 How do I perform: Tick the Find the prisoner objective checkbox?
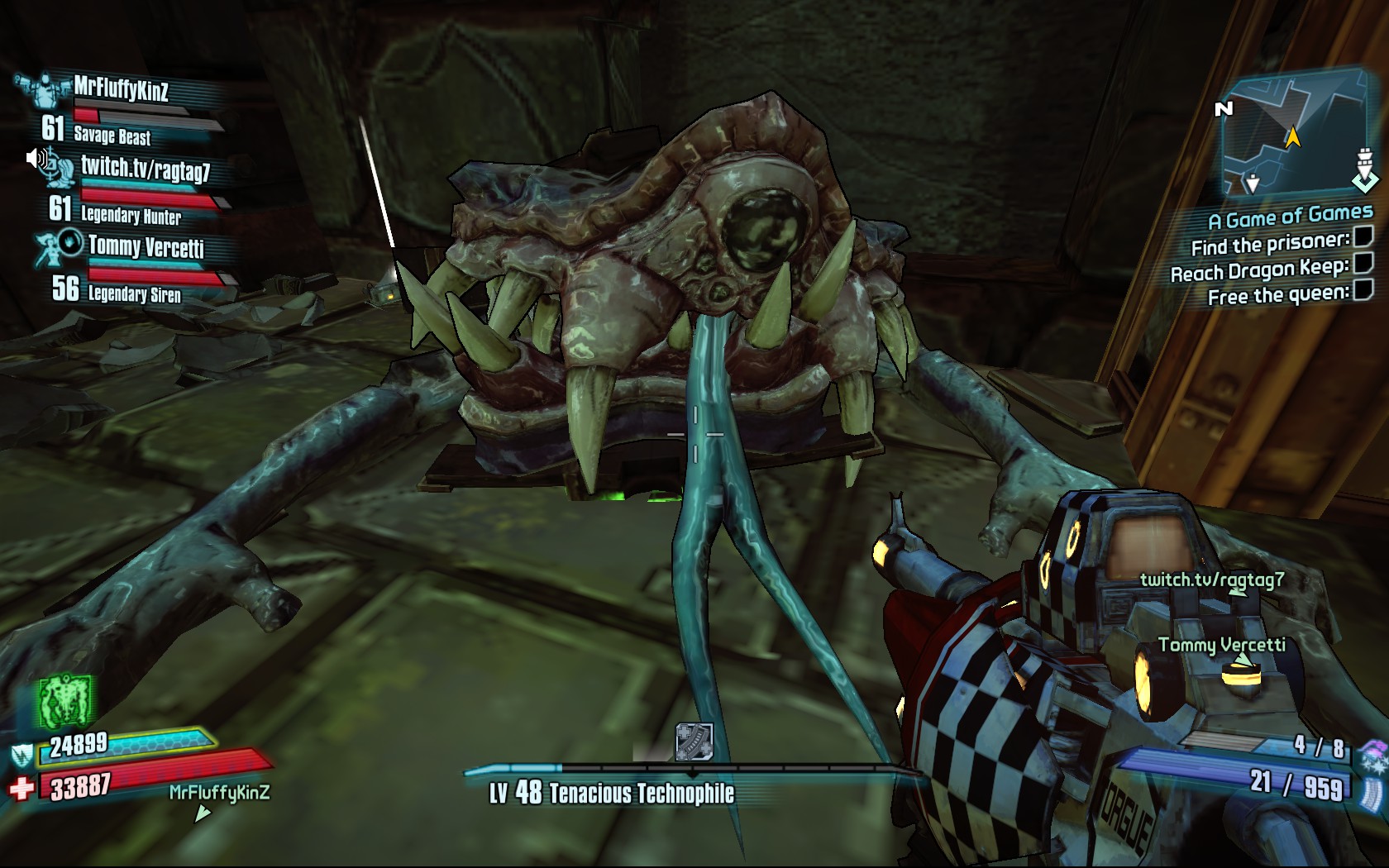coord(1362,239)
